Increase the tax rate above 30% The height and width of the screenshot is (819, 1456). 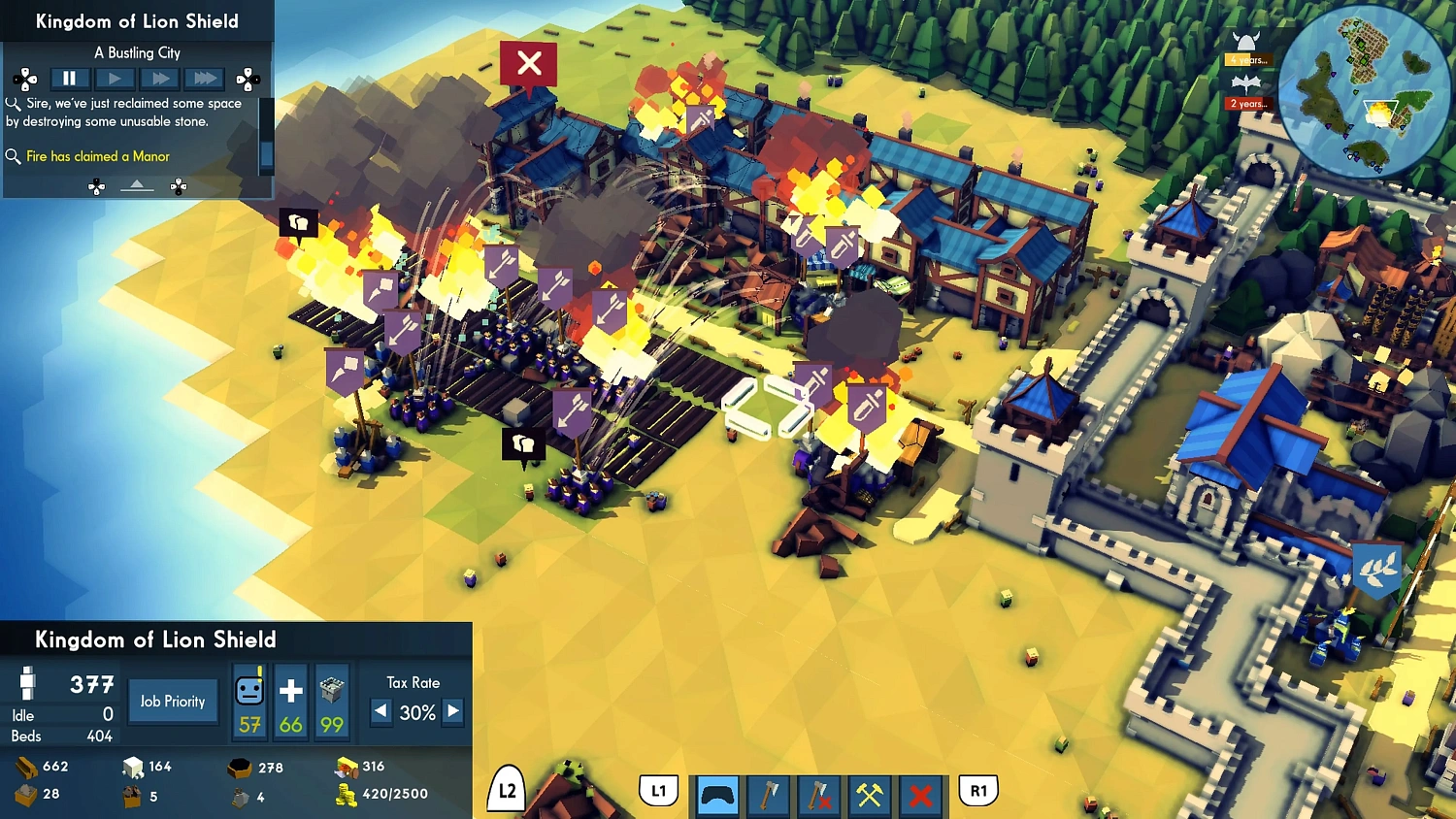coord(452,711)
